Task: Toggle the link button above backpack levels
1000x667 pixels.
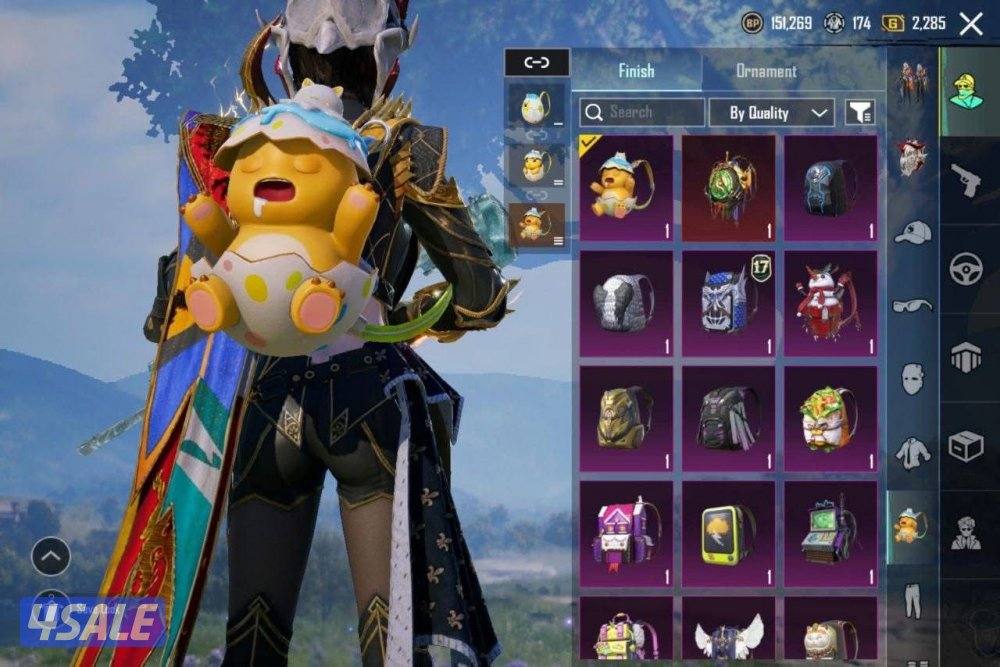Action: point(537,63)
